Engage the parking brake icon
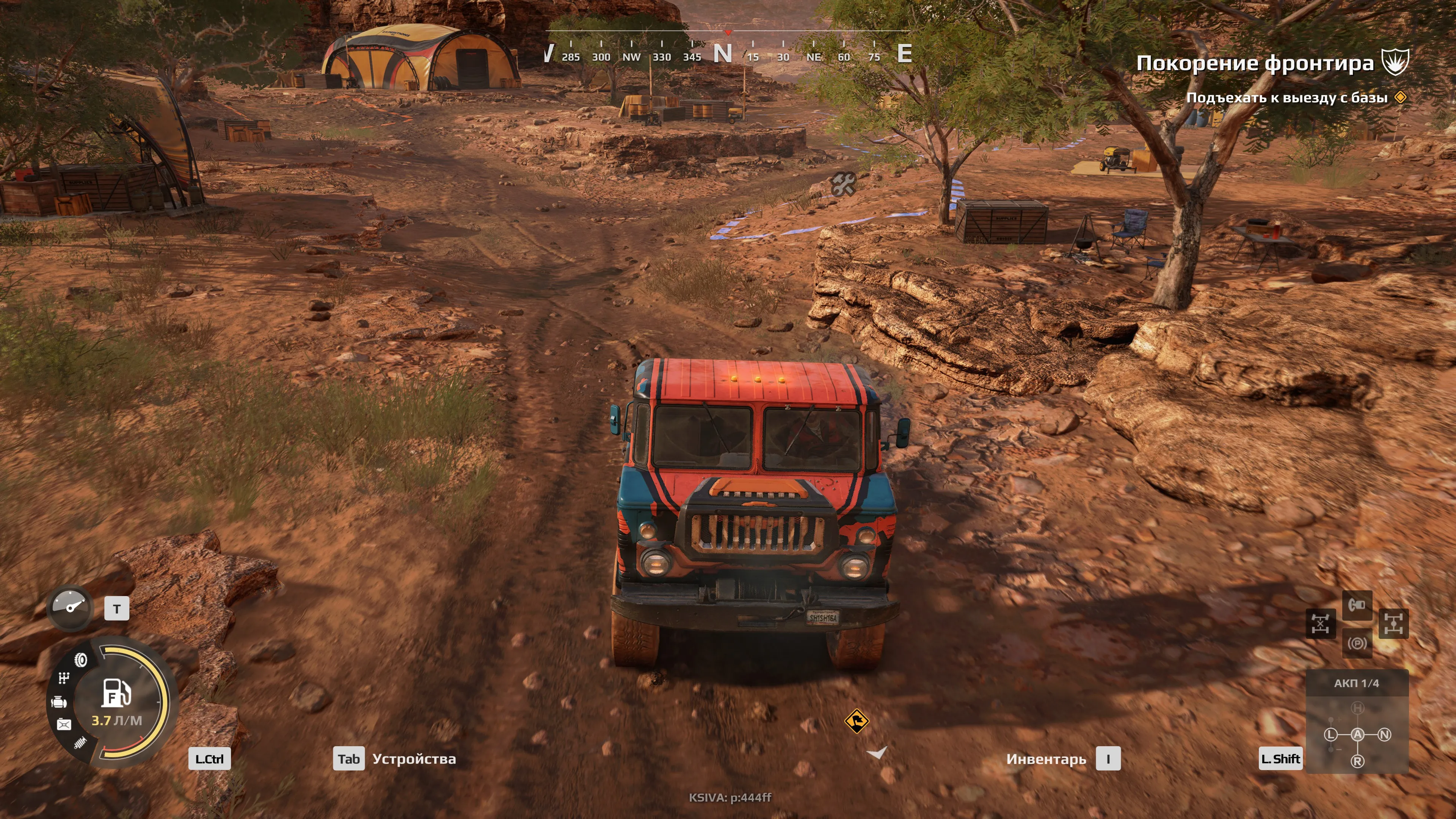 coord(1357,643)
